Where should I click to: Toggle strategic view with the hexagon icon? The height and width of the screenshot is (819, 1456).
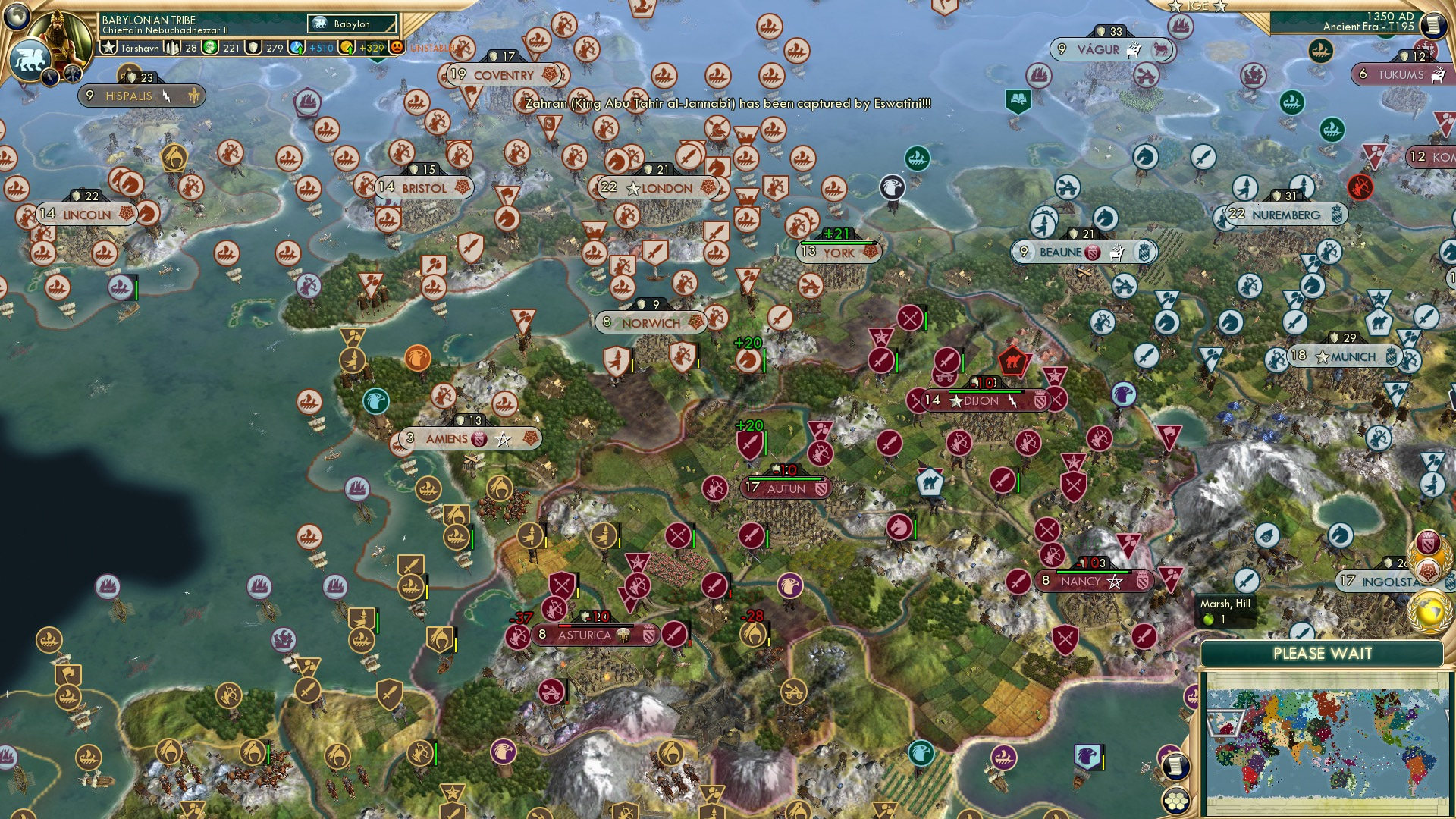coord(1176,802)
